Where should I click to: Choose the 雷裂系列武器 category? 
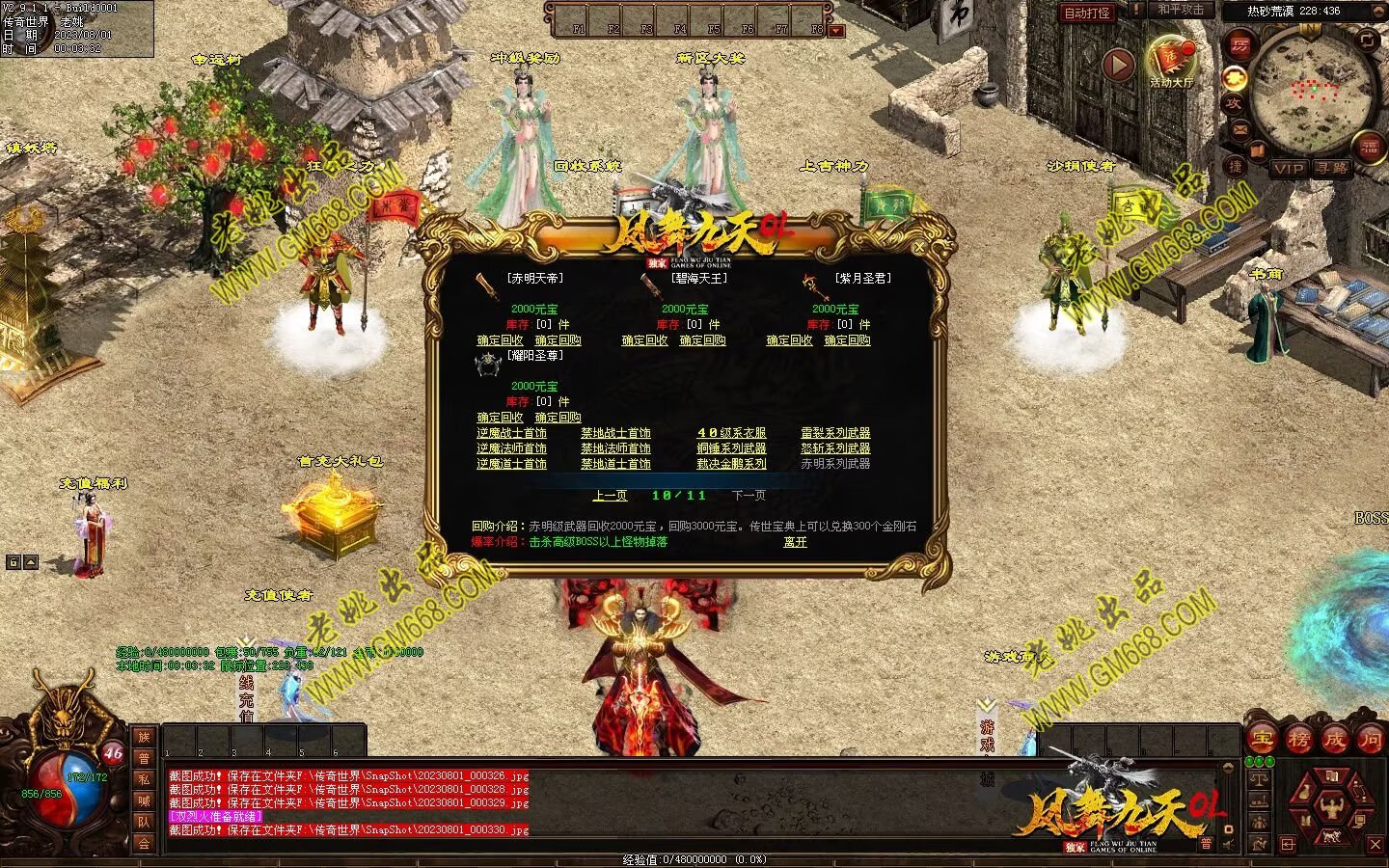pyautogui.click(x=835, y=433)
